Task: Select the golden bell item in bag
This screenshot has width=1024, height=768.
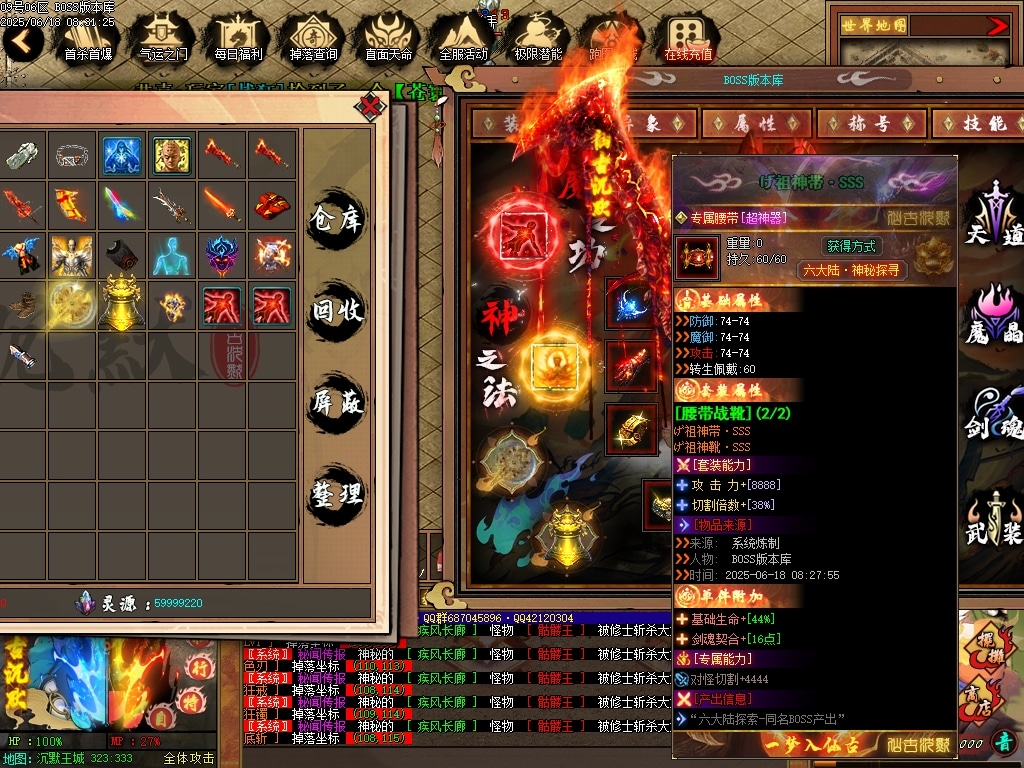Action: point(122,303)
